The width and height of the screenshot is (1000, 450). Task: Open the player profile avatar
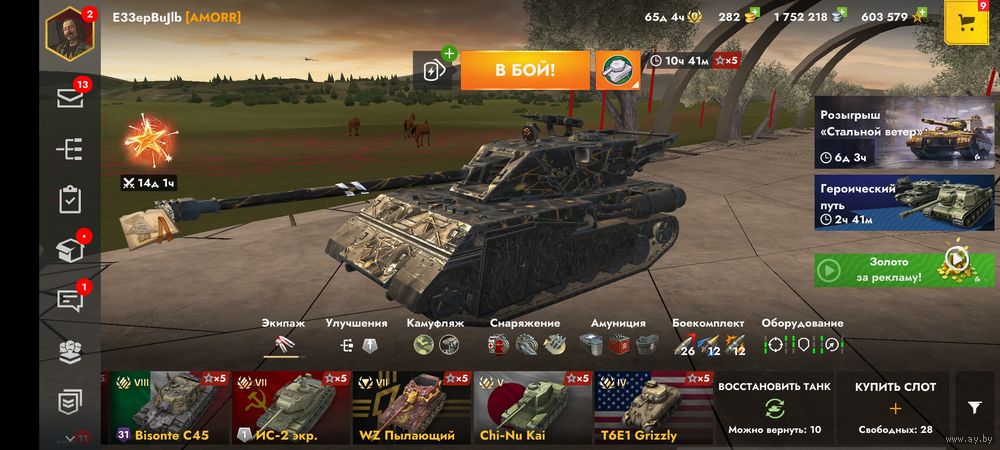[69, 33]
